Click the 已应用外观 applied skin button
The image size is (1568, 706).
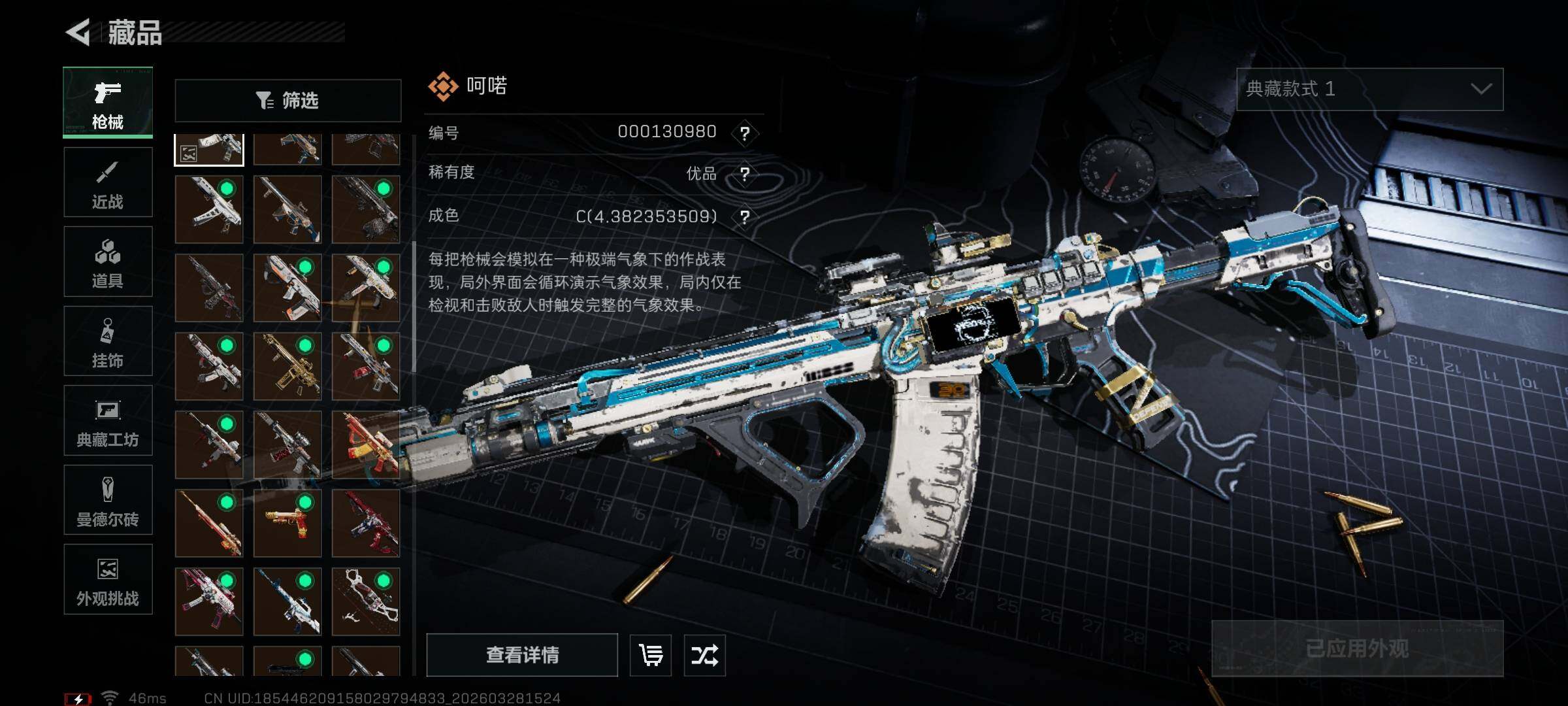pyautogui.click(x=1357, y=648)
